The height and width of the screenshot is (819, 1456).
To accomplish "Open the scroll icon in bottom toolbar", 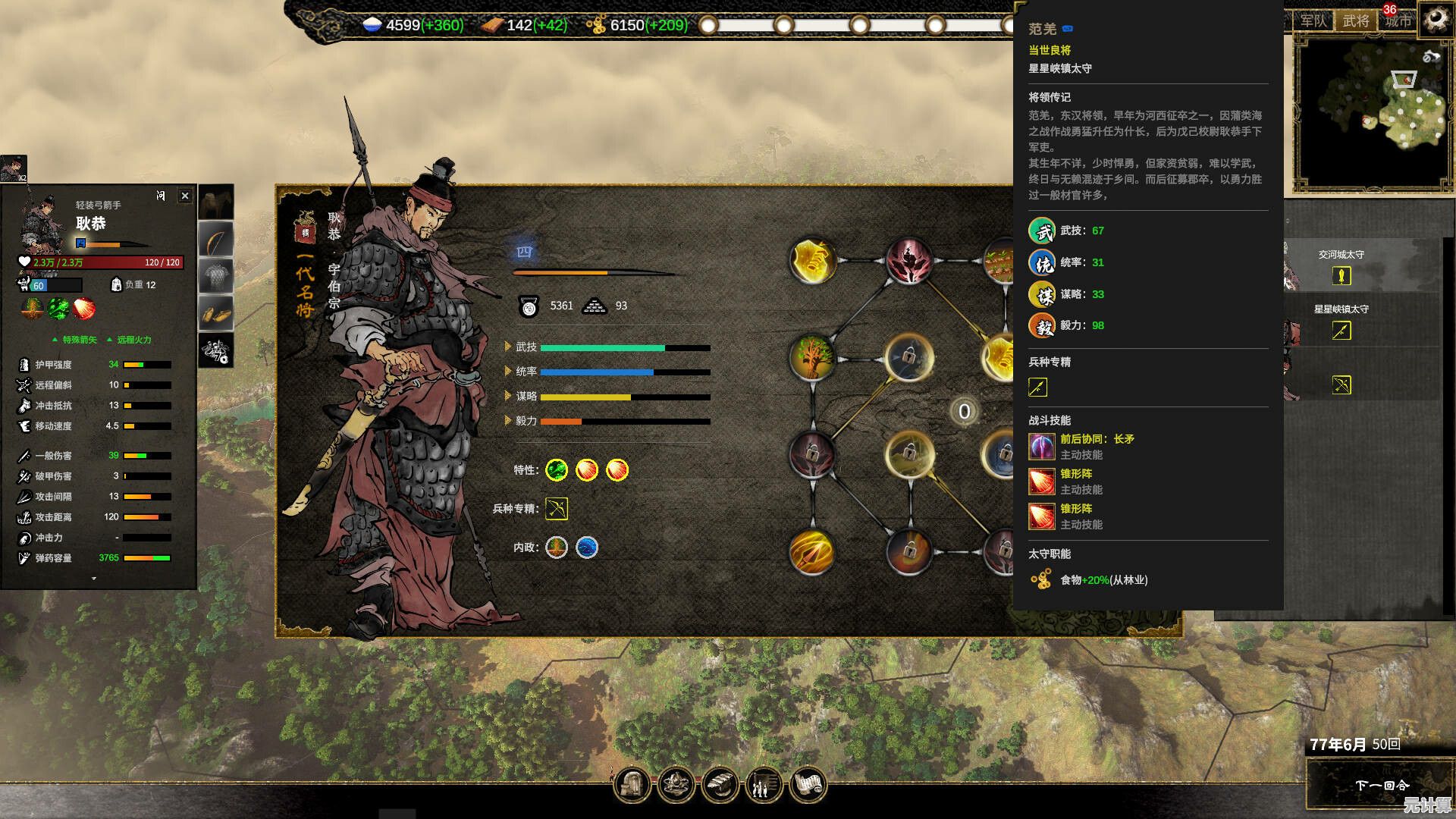I will [x=808, y=785].
